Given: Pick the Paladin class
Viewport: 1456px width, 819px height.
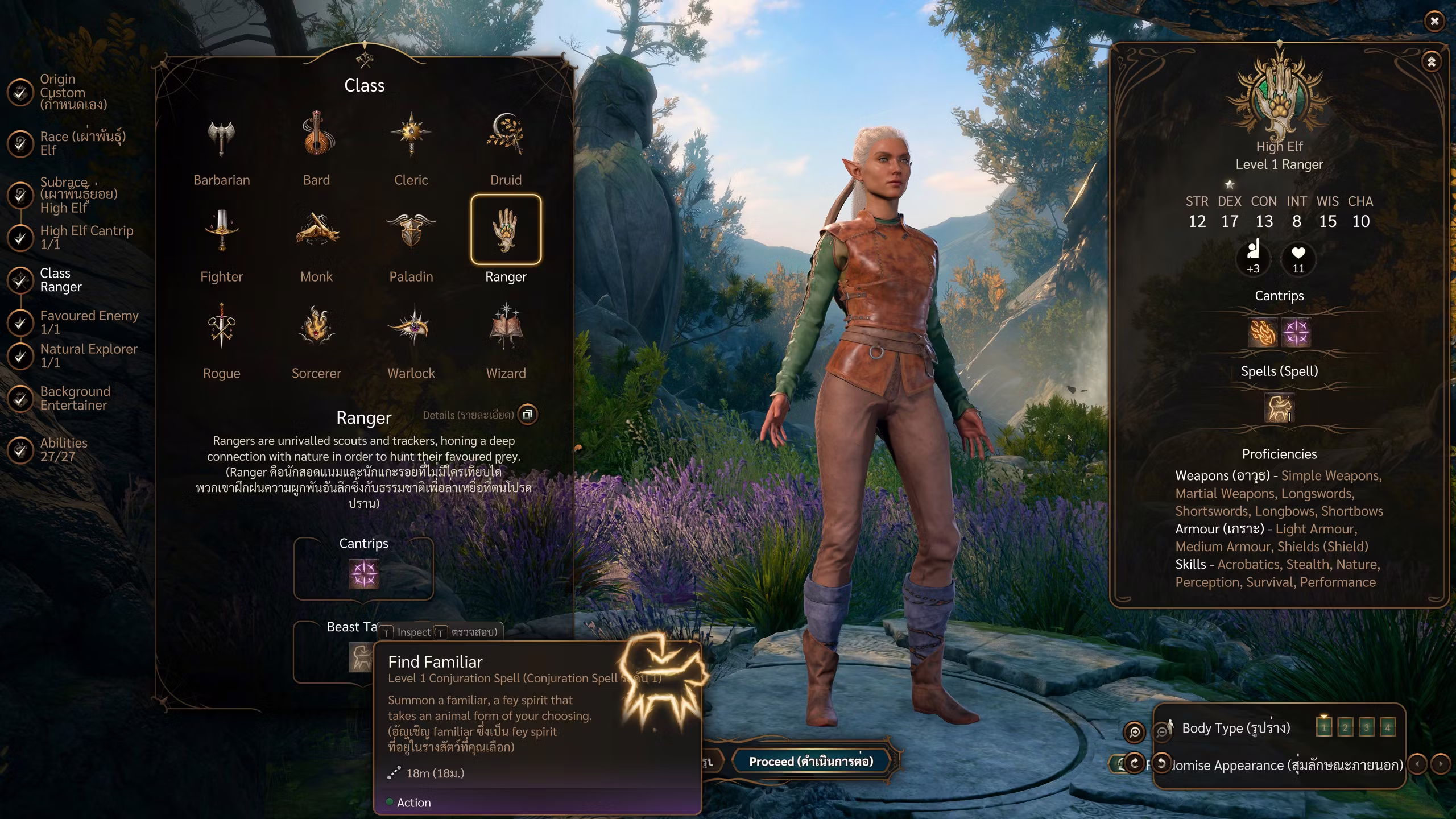Looking at the screenshot, I should coord(411,231).
